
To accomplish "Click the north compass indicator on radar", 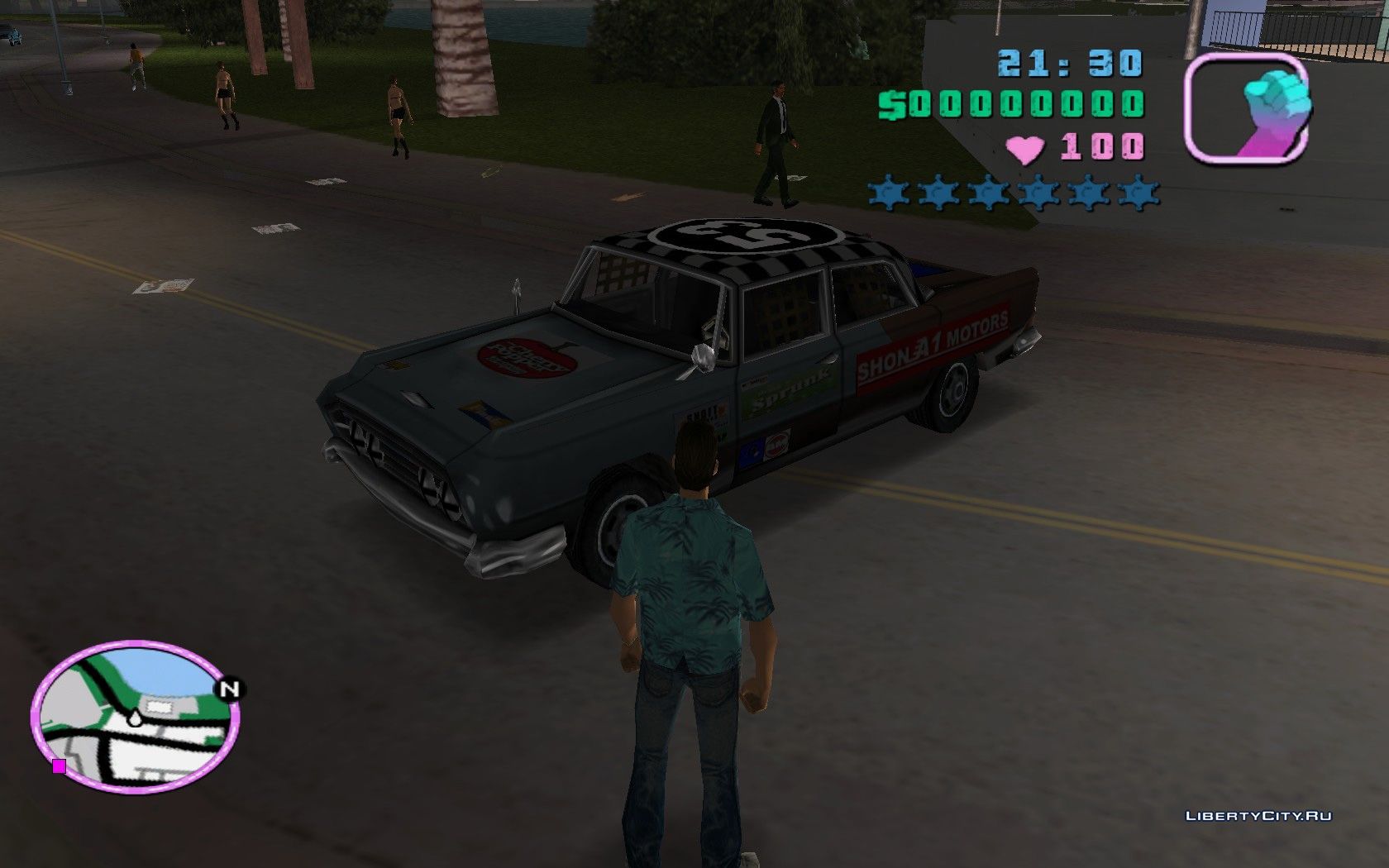I will tap(230, 689).
